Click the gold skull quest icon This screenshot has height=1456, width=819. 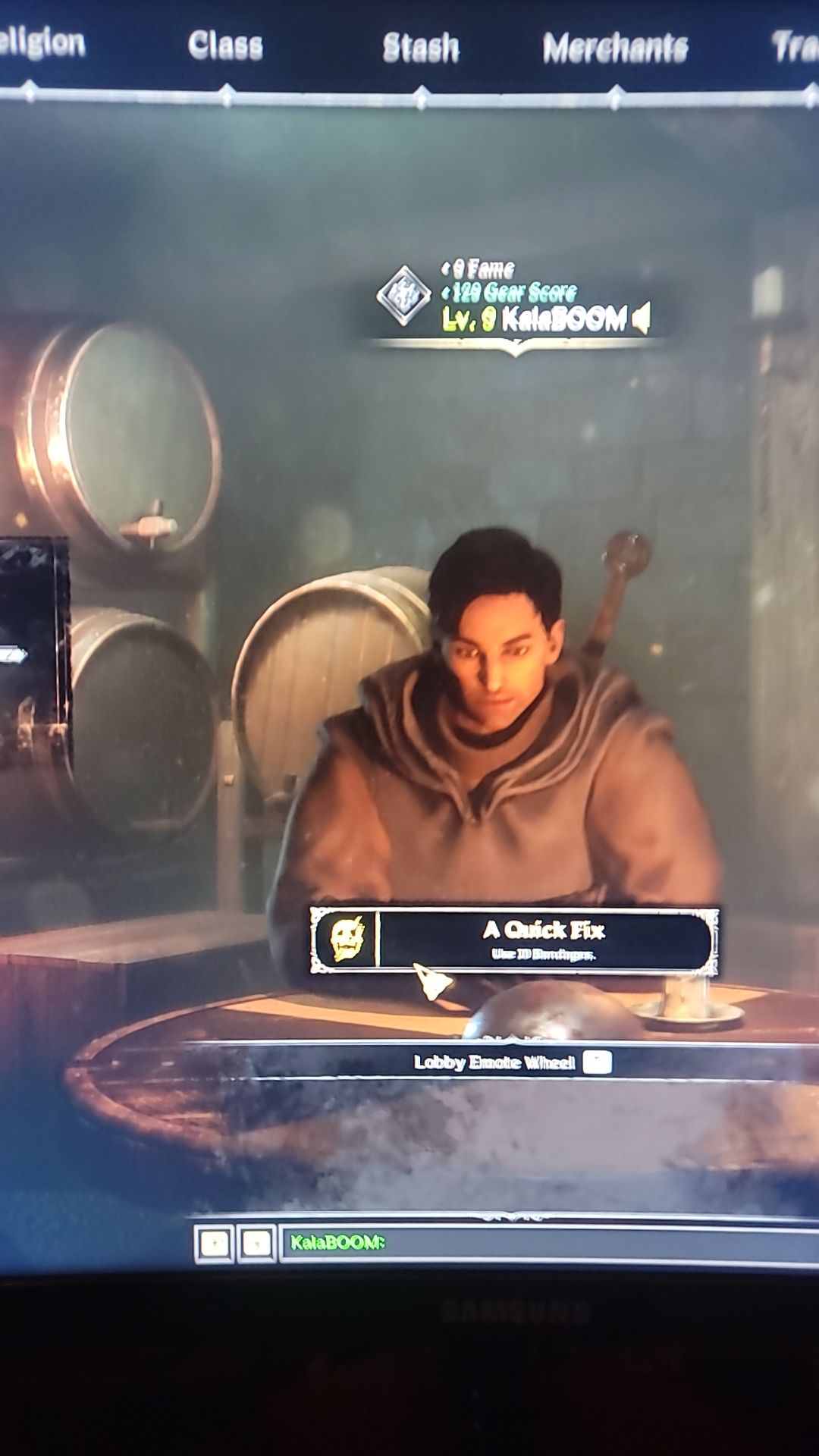[x=347, y=939]
